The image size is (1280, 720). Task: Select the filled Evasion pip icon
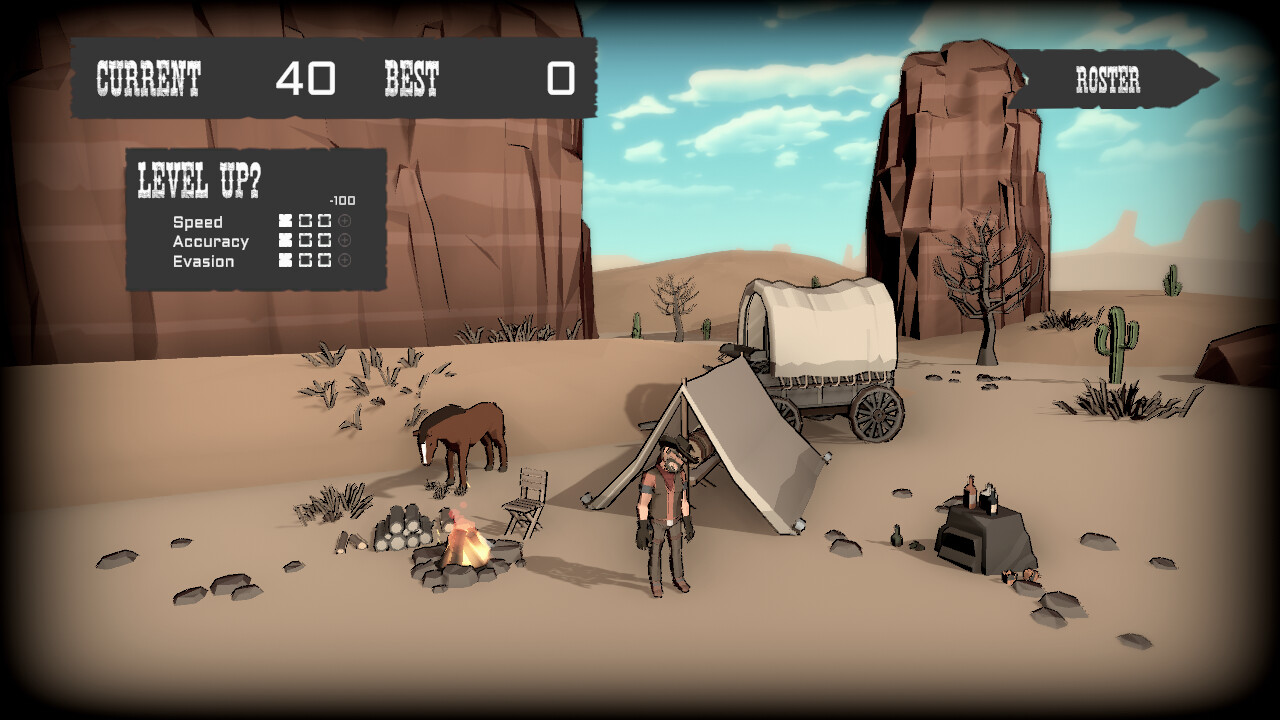point(285,259)
